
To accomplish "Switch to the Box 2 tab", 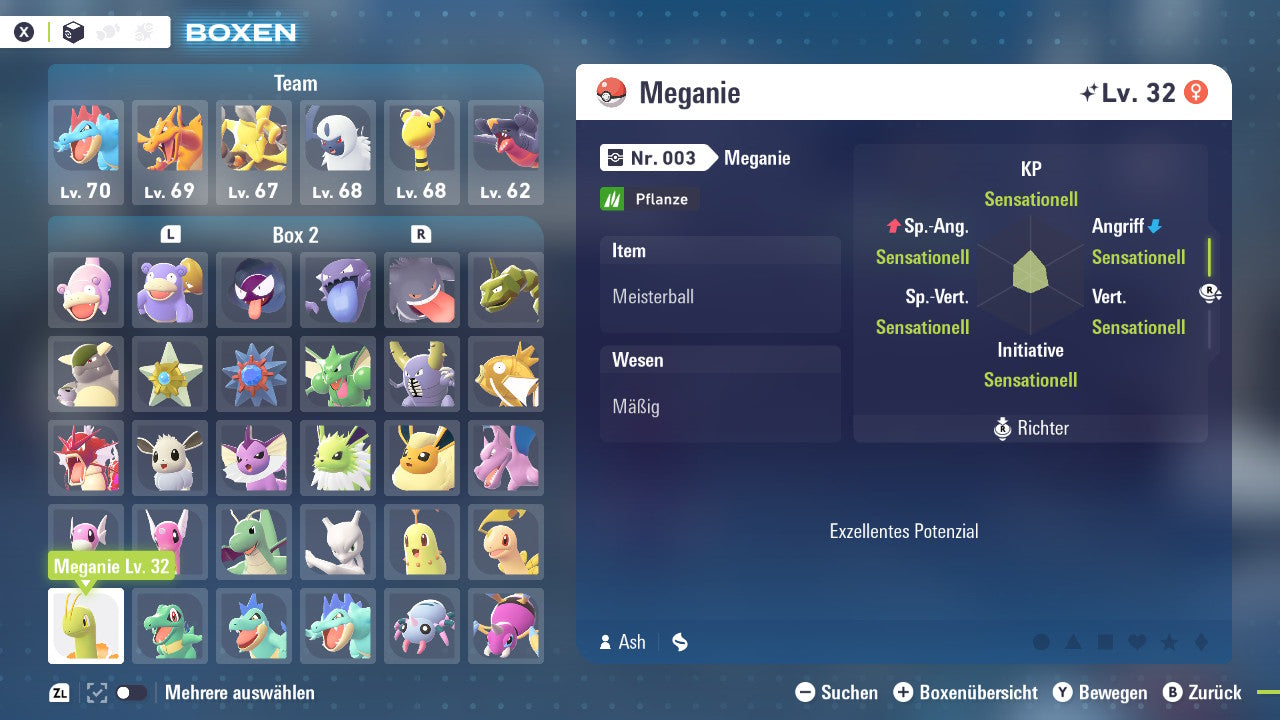I will 295,235.
